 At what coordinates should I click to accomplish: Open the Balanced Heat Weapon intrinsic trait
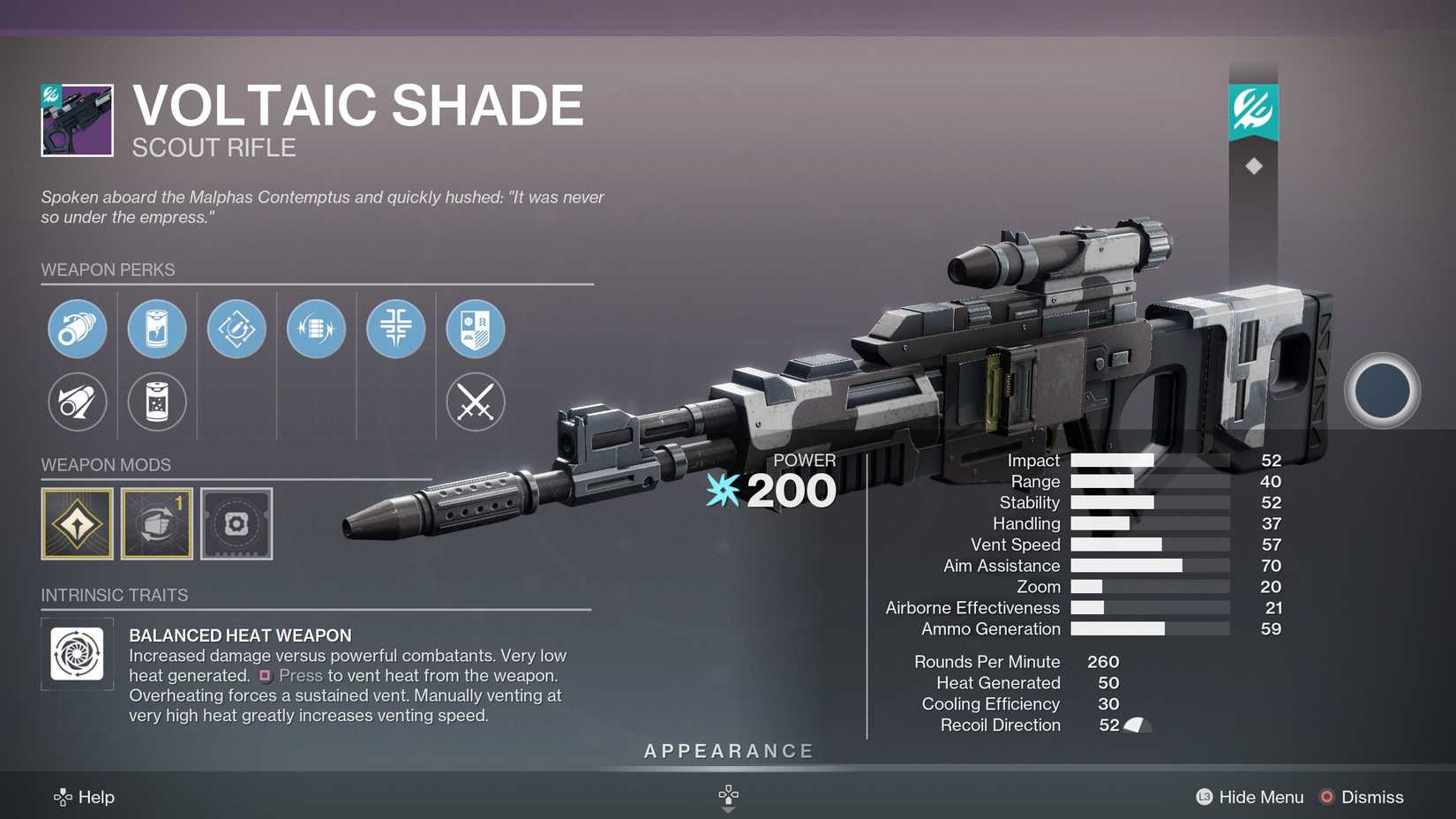(77, 653)
